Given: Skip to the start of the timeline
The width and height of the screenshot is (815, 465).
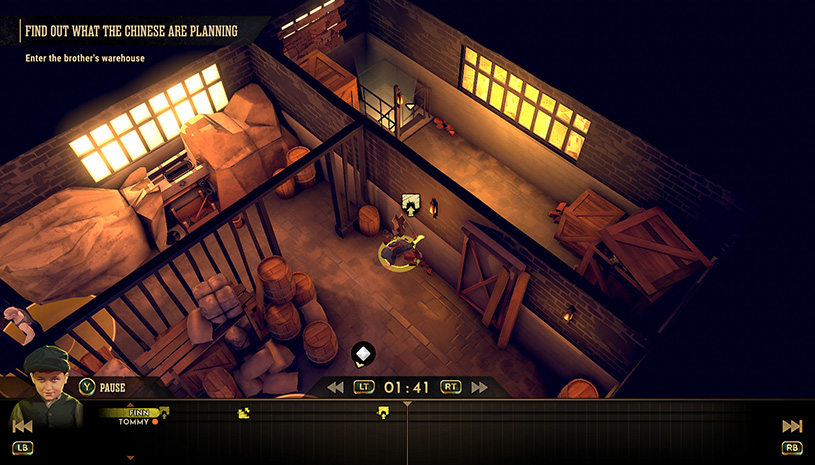Looking at the screenshot, I should pyautogui.click(x=22, y=426).
